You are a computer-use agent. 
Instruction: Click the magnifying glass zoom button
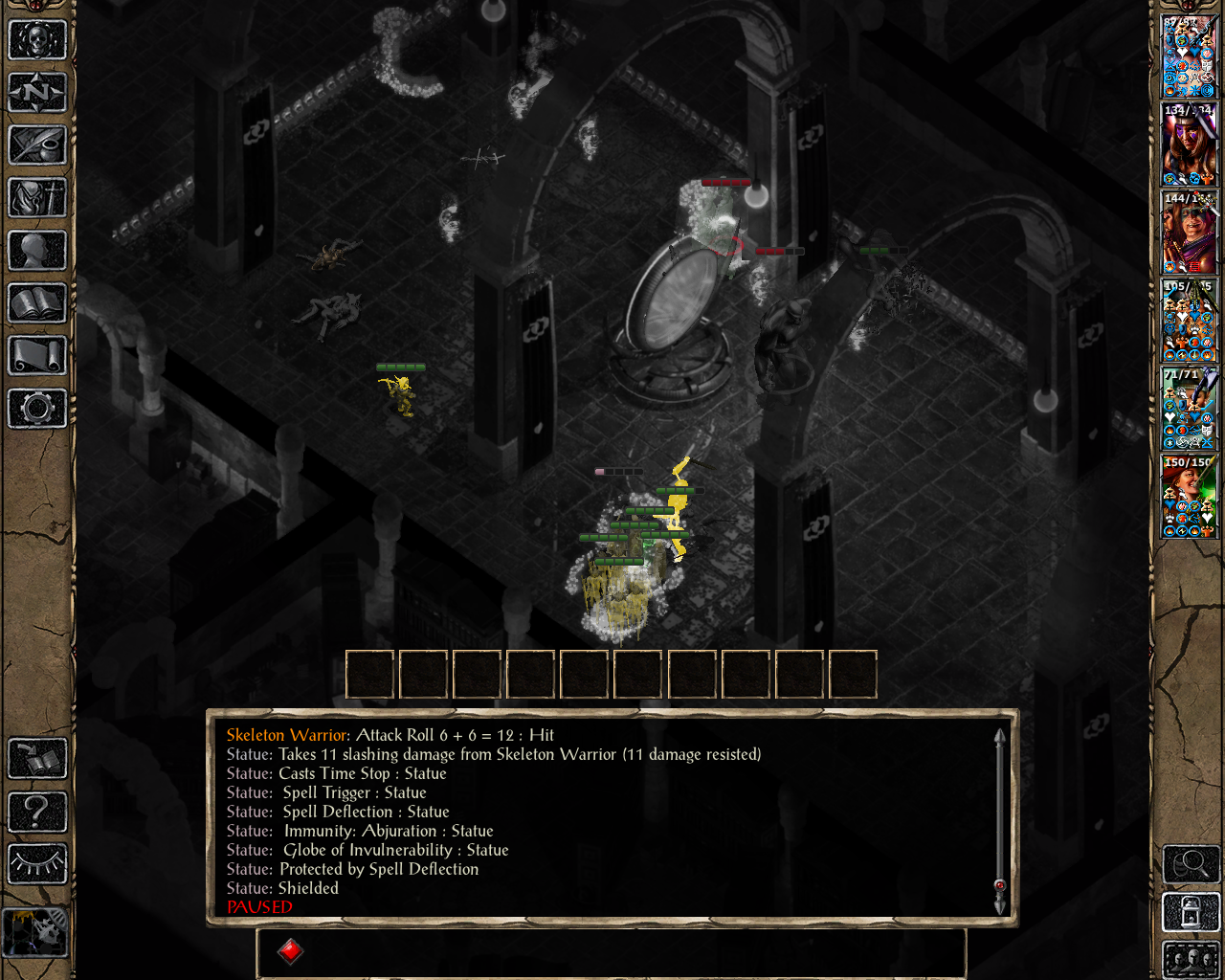[1191, 864]
